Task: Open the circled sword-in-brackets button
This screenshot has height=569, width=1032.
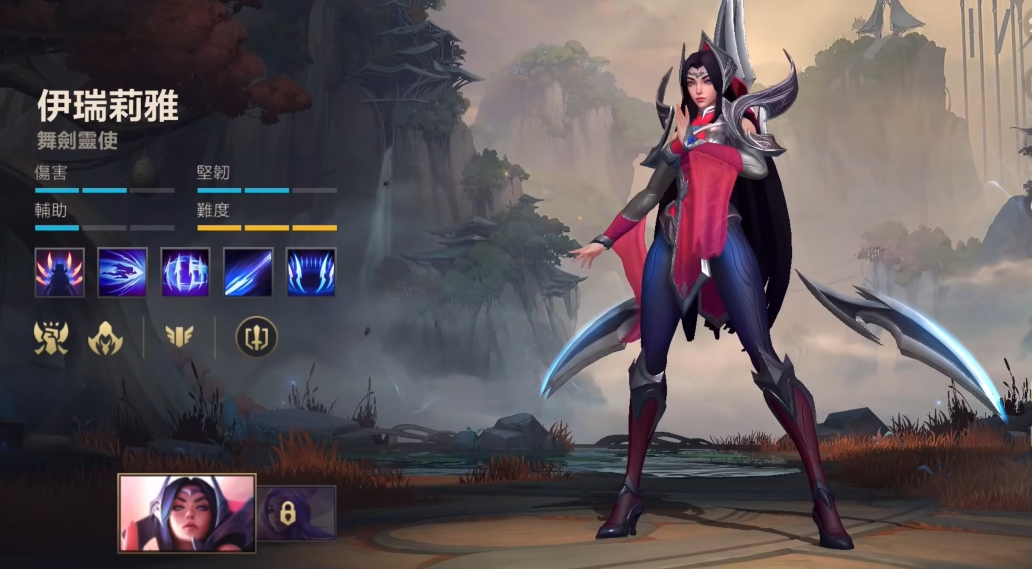Action: 256,338
